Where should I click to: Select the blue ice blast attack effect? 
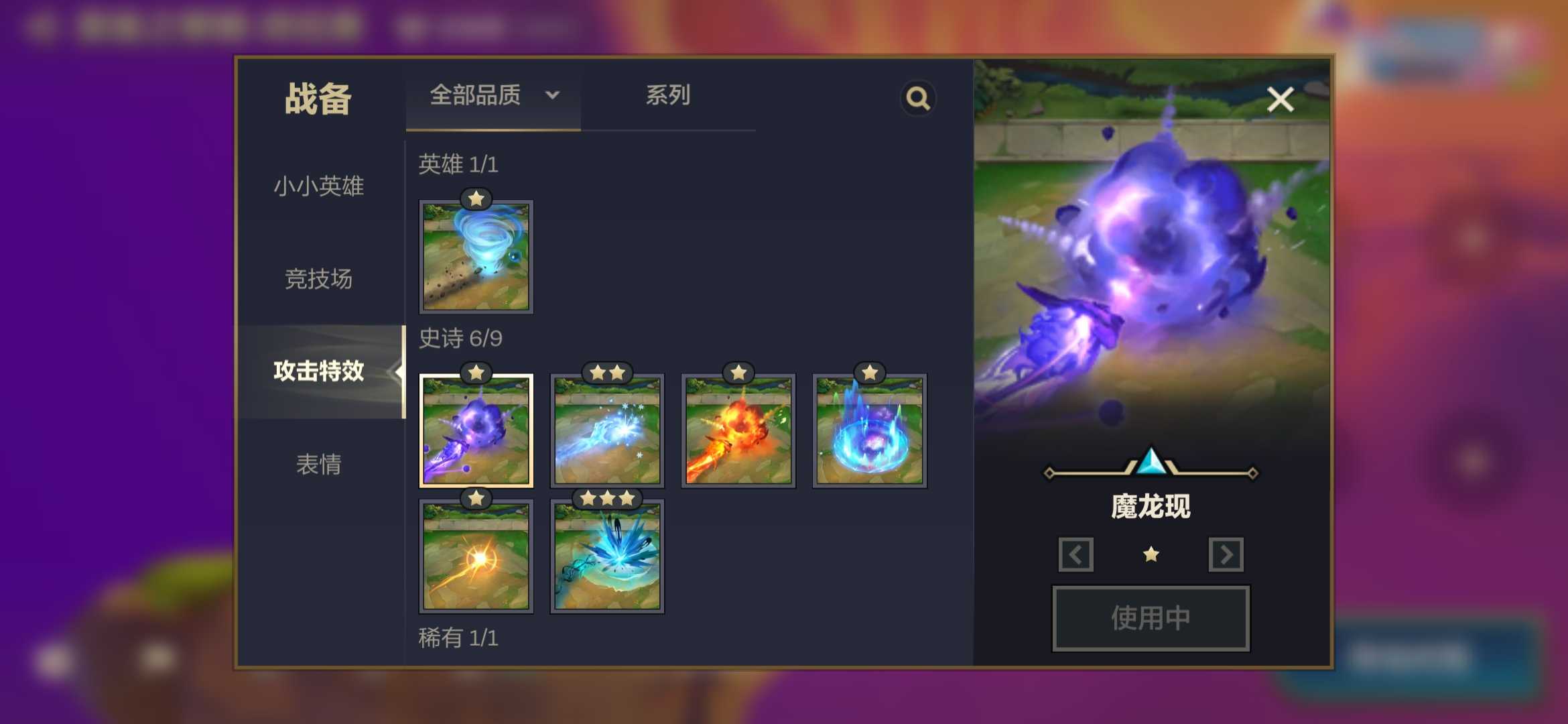606,429
